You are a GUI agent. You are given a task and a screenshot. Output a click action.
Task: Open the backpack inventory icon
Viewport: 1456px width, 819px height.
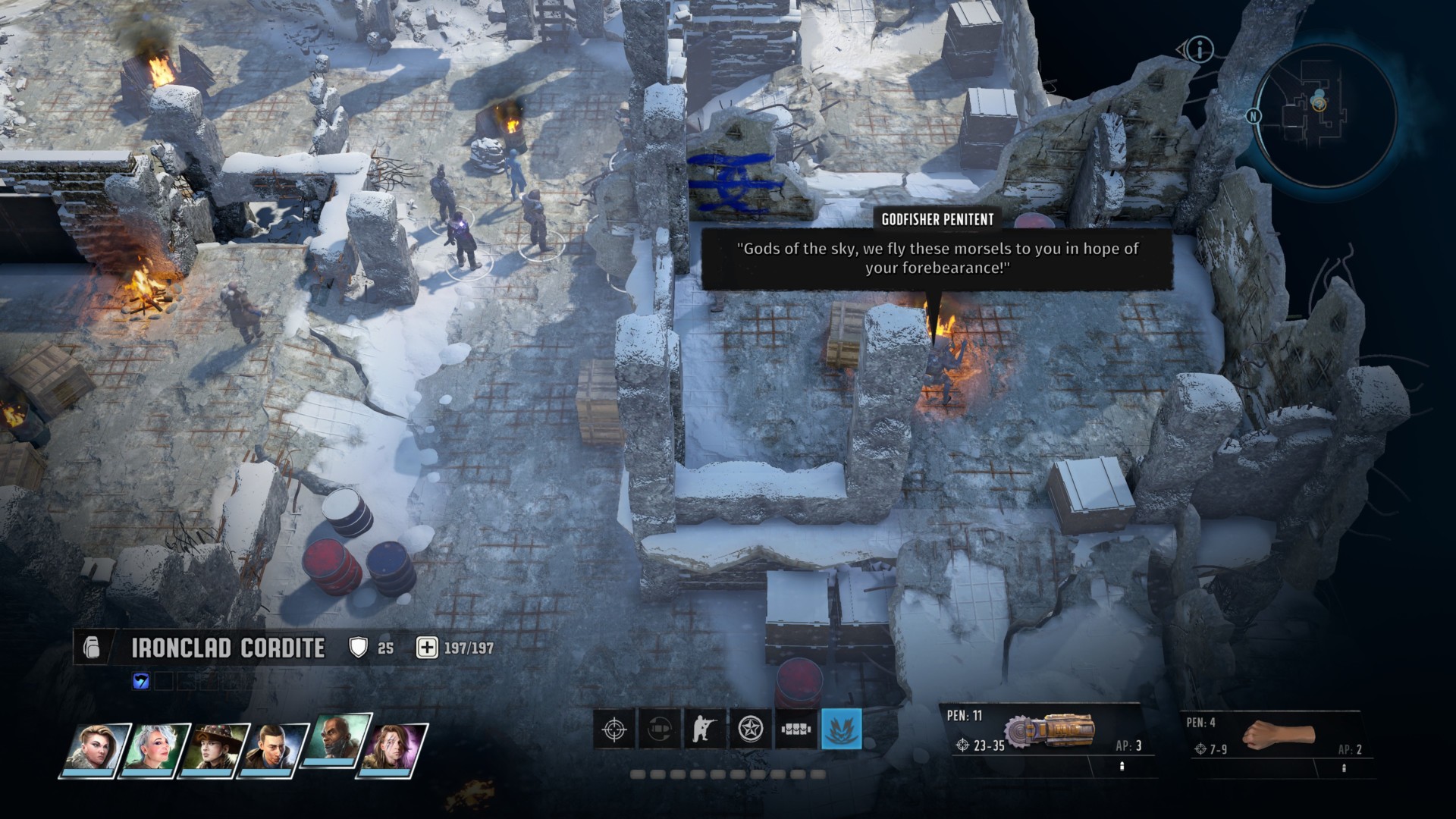[91, 648]
